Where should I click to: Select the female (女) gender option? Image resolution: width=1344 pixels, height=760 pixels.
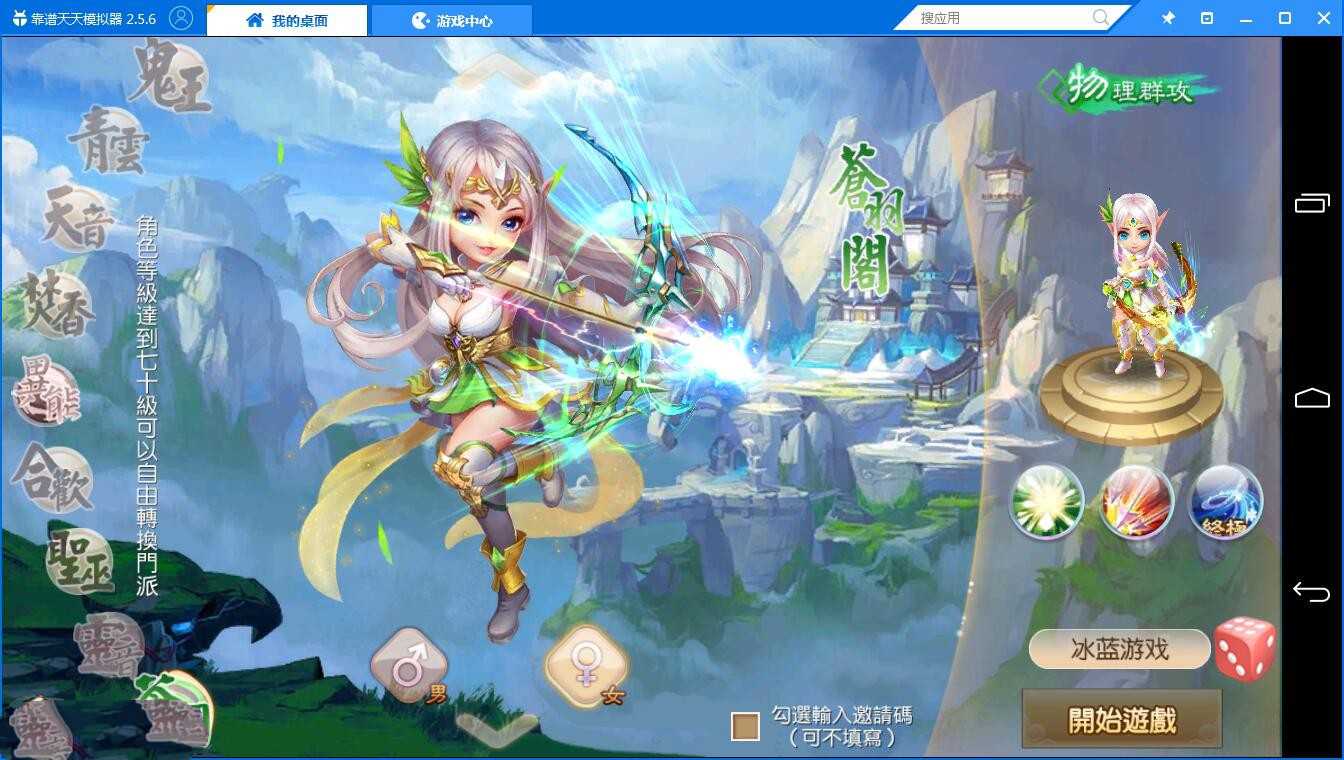tap(585, 662)
